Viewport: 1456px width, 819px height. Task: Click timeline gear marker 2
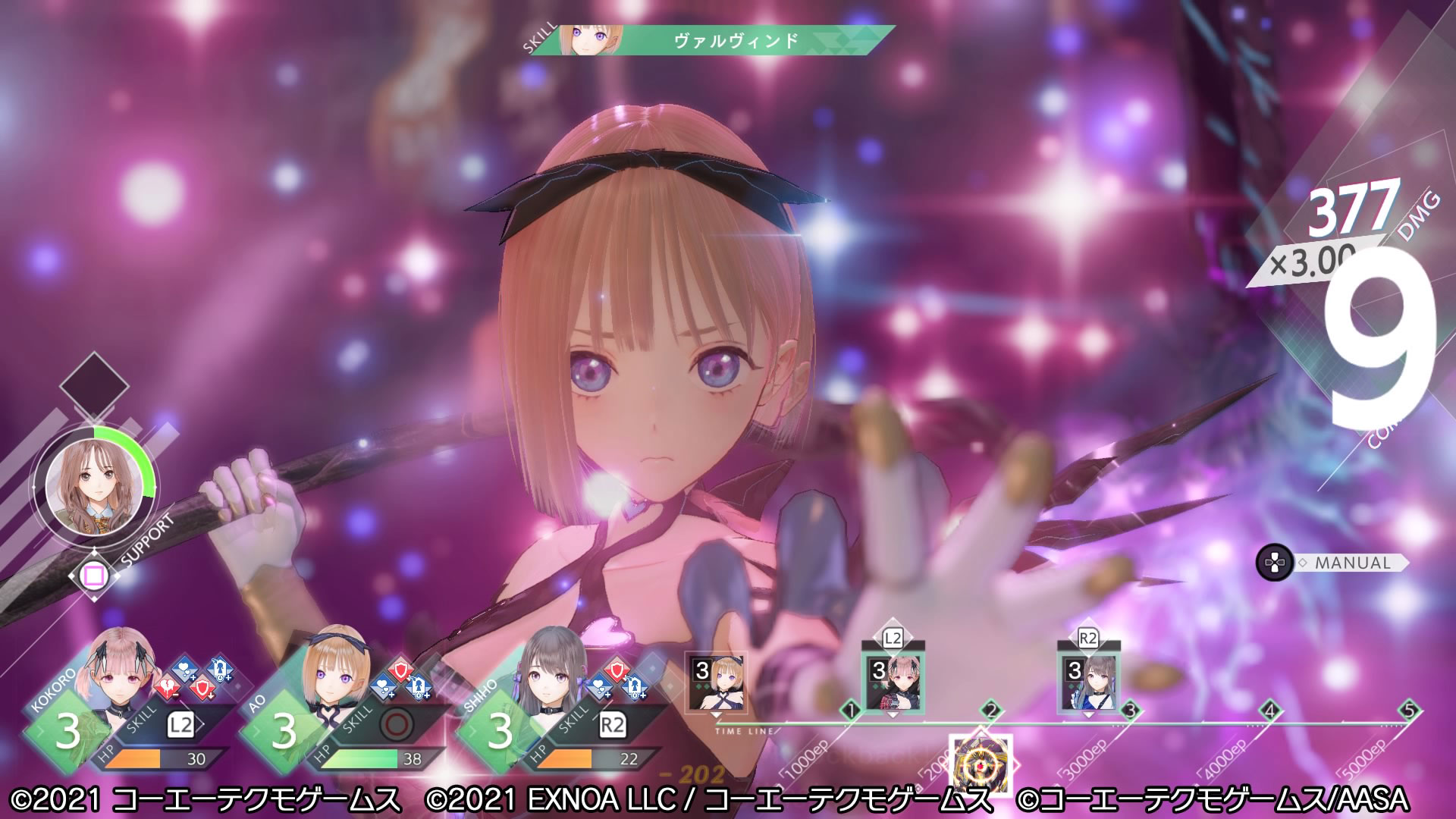(x=990, y=711)
